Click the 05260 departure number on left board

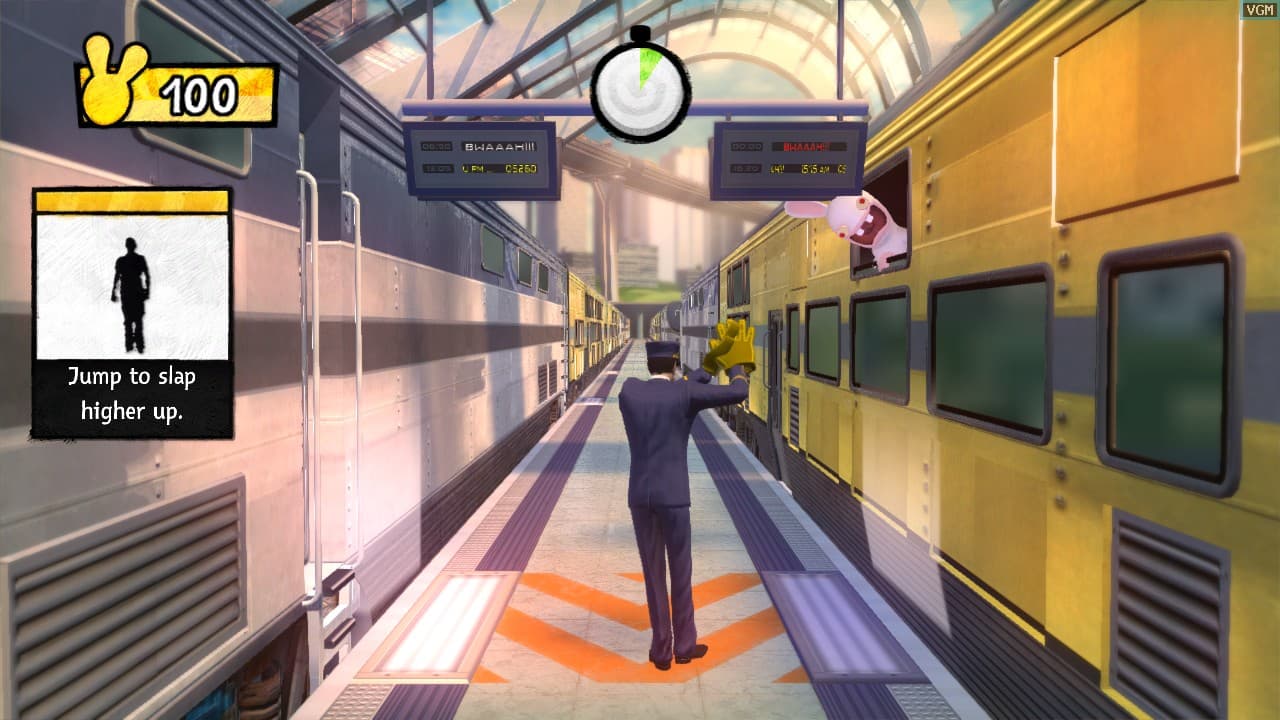[x=523, y=169]
